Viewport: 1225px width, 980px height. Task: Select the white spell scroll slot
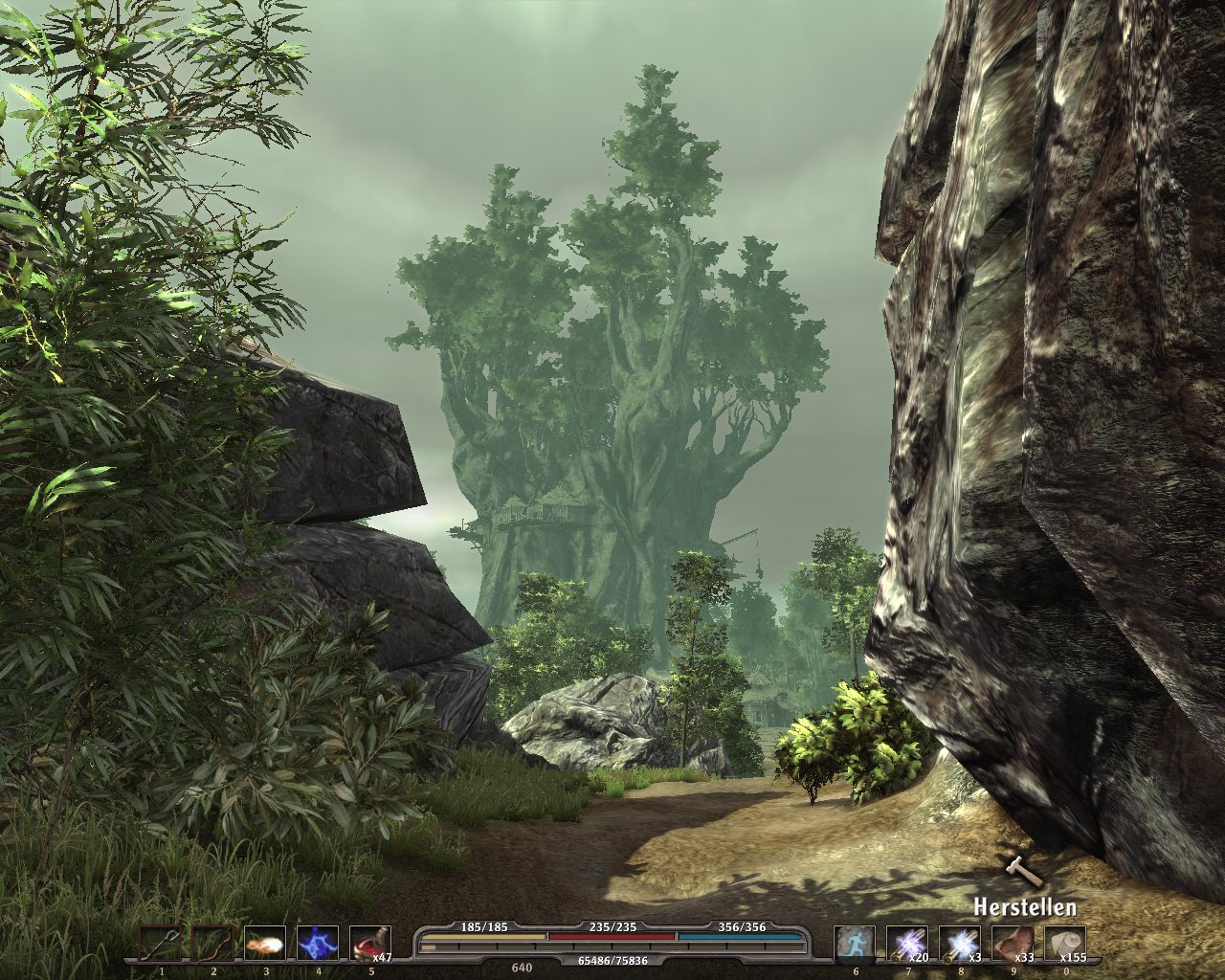tap(960, 944)
